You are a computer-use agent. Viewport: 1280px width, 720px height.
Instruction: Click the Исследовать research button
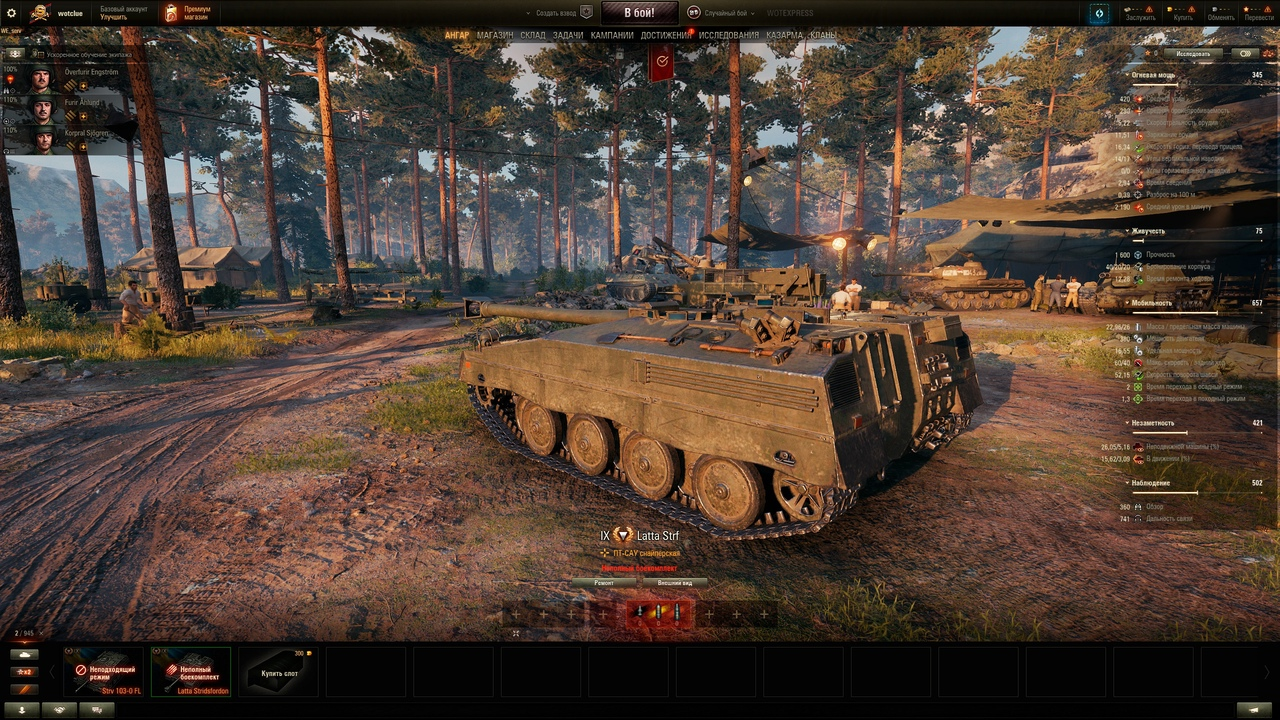tap(1192, 54)
